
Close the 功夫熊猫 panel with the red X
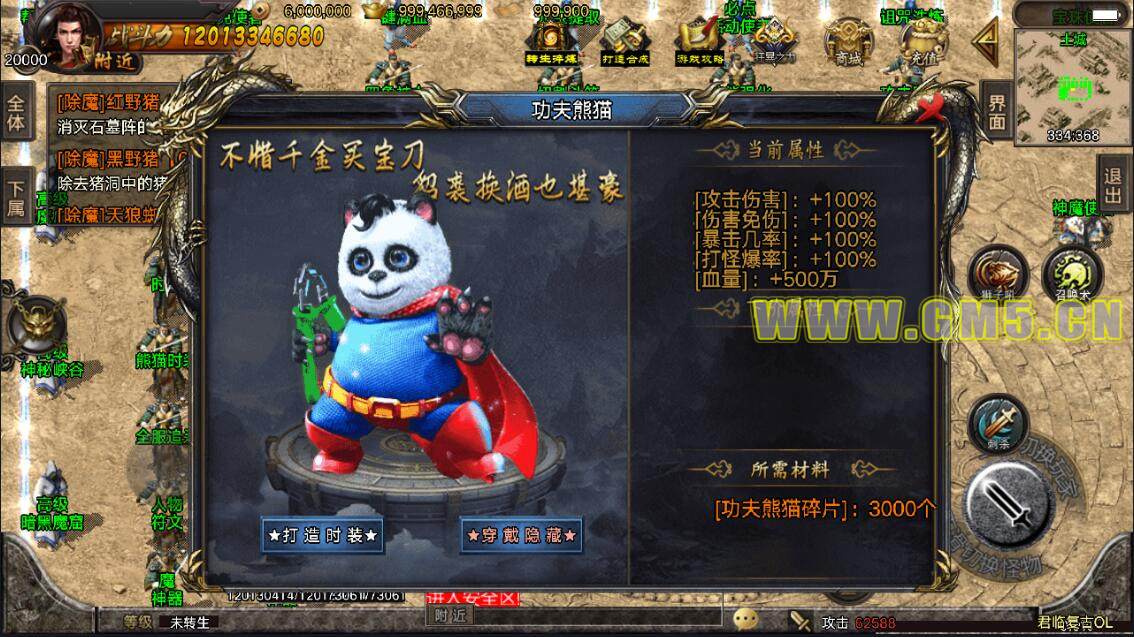[x=932, y=106]
